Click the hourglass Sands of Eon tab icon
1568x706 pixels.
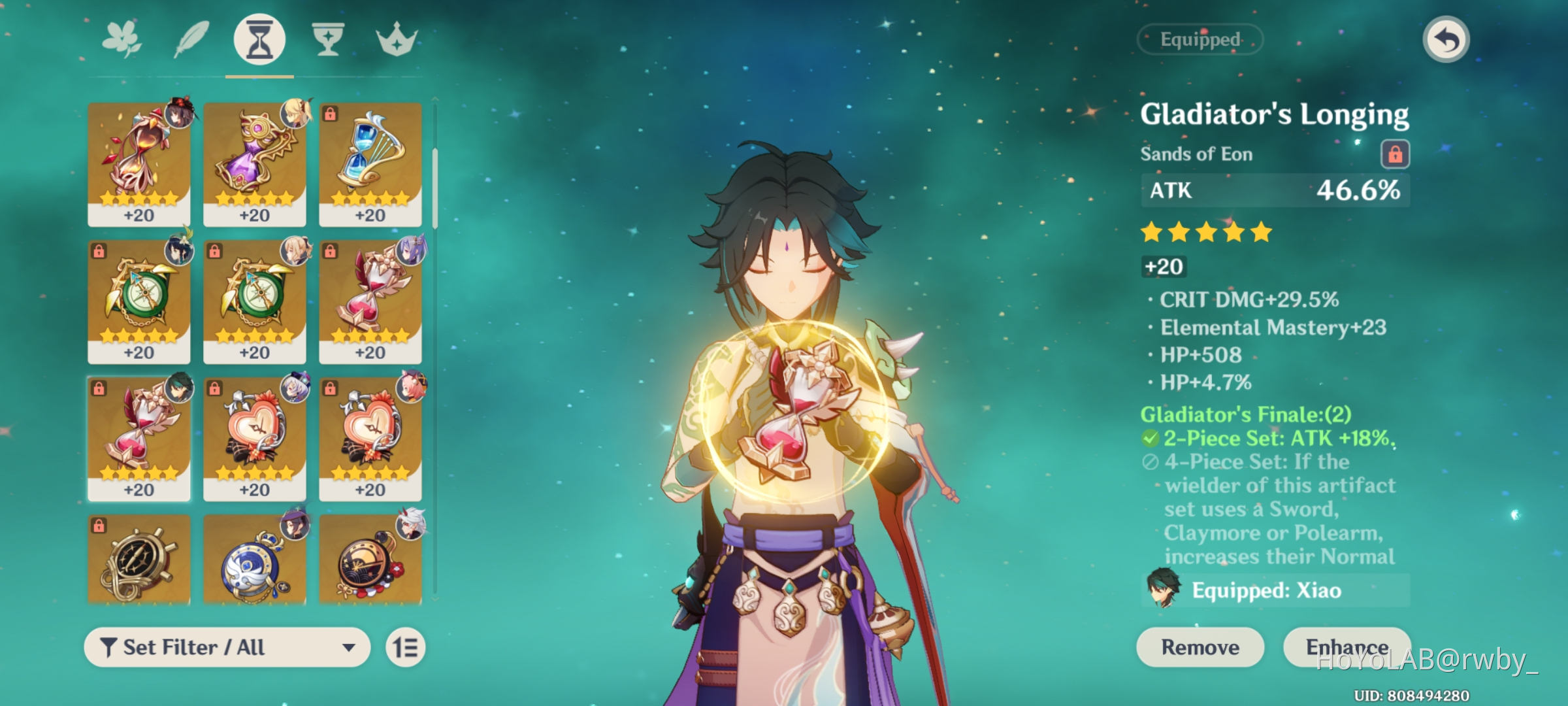[x=259, y=39]
